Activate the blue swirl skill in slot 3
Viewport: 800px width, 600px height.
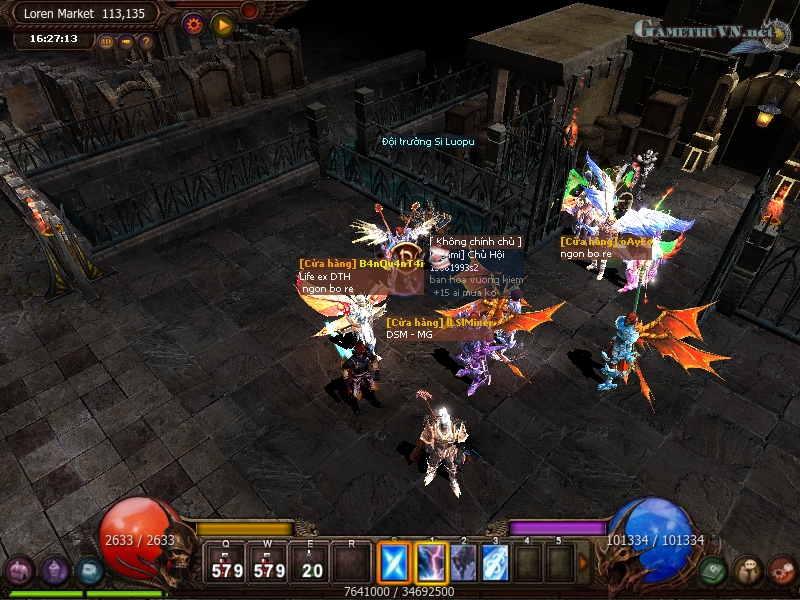click(495, 563)
